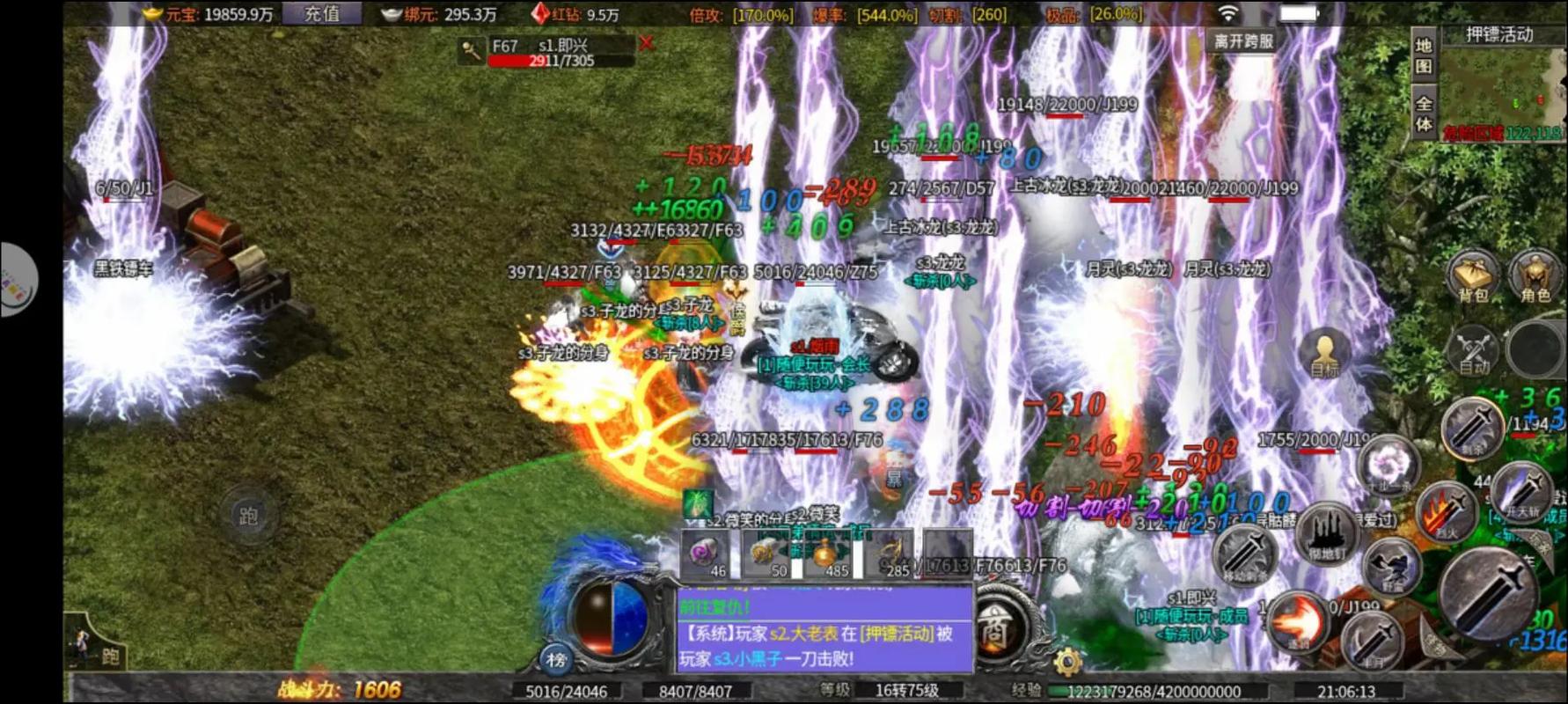The height and width of the screenshot is (704, 1568).
Task: Click 离开跨服 to leave cross-server
Action: [x=1243, y=40]
